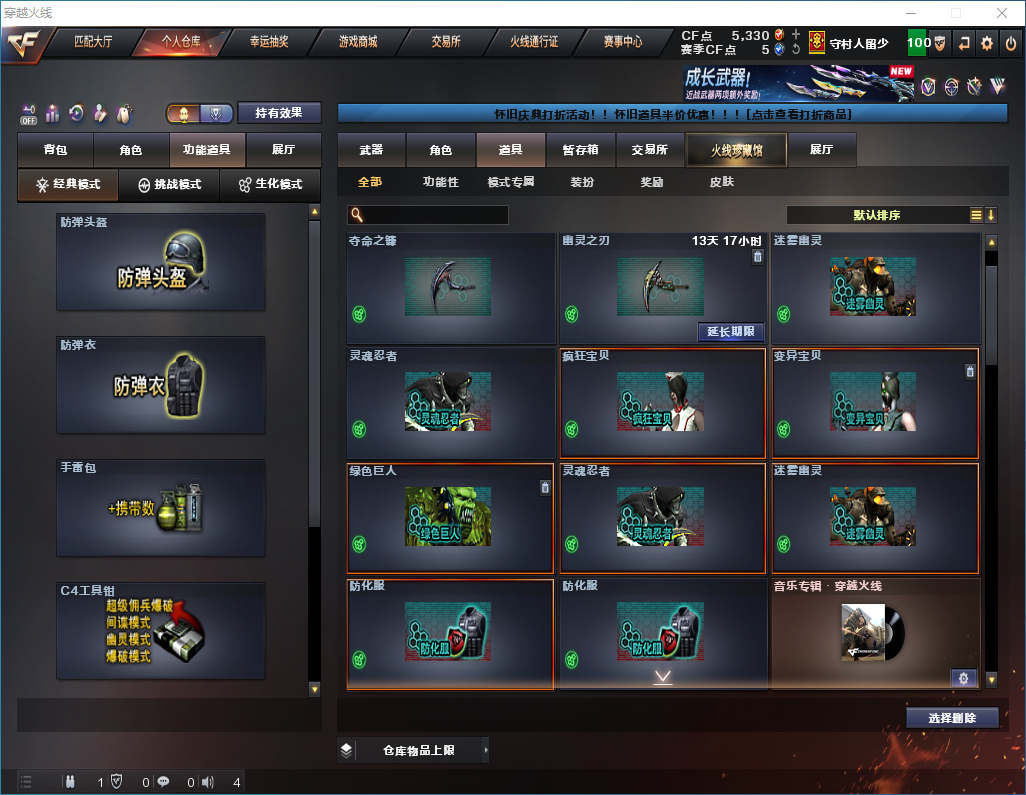
Task: Select the 防弹头盔 helmet item
Action: pyautogui.click(x=161, y=261)
